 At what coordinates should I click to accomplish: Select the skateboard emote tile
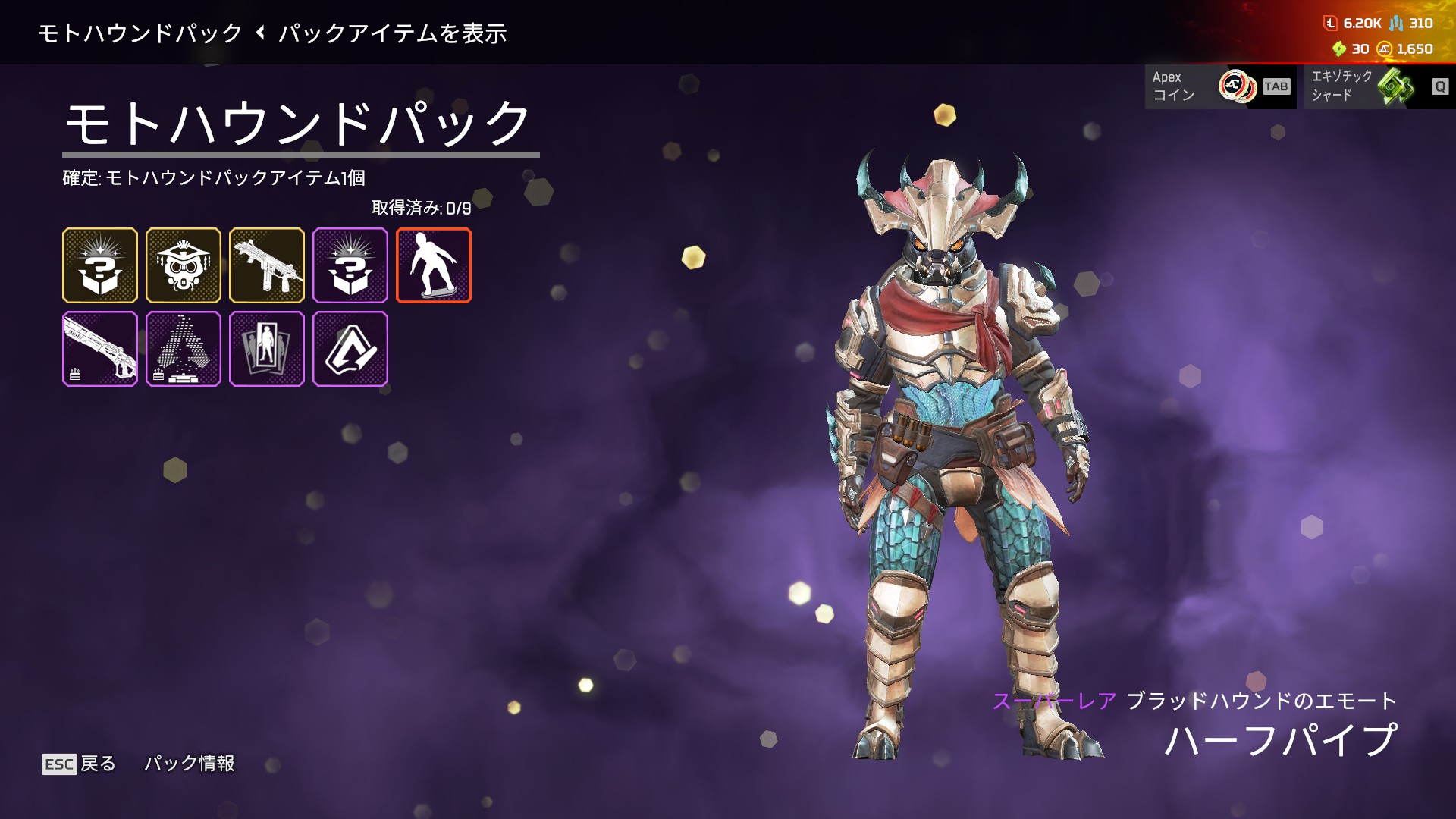[434, 265]
